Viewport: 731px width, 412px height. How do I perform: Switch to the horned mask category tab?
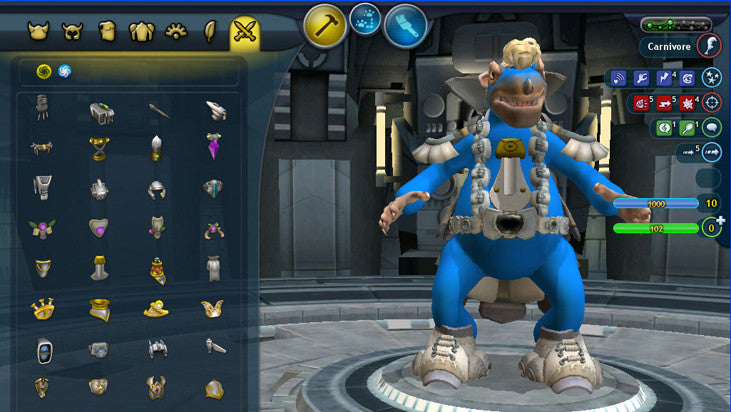click(72, 32)
